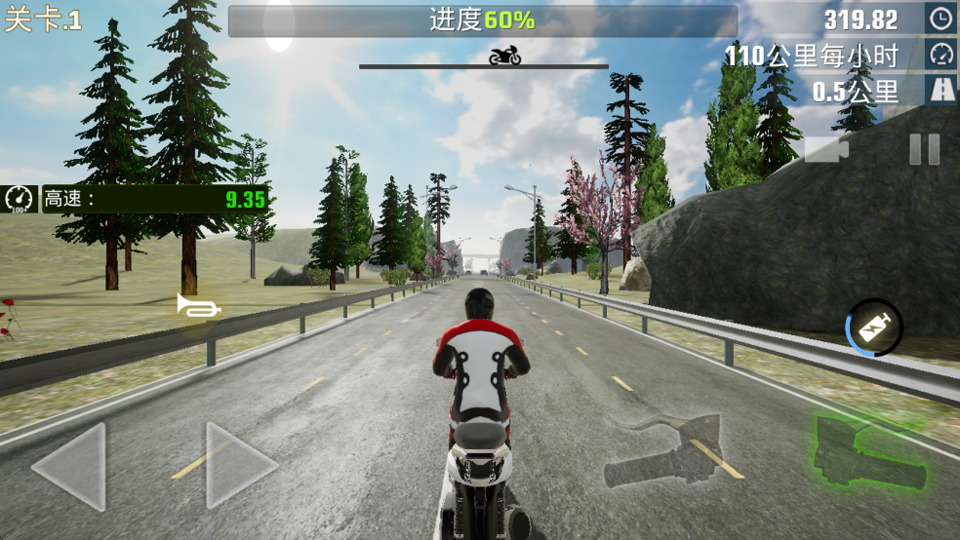Steer left with the left arrow

[70, 466]
